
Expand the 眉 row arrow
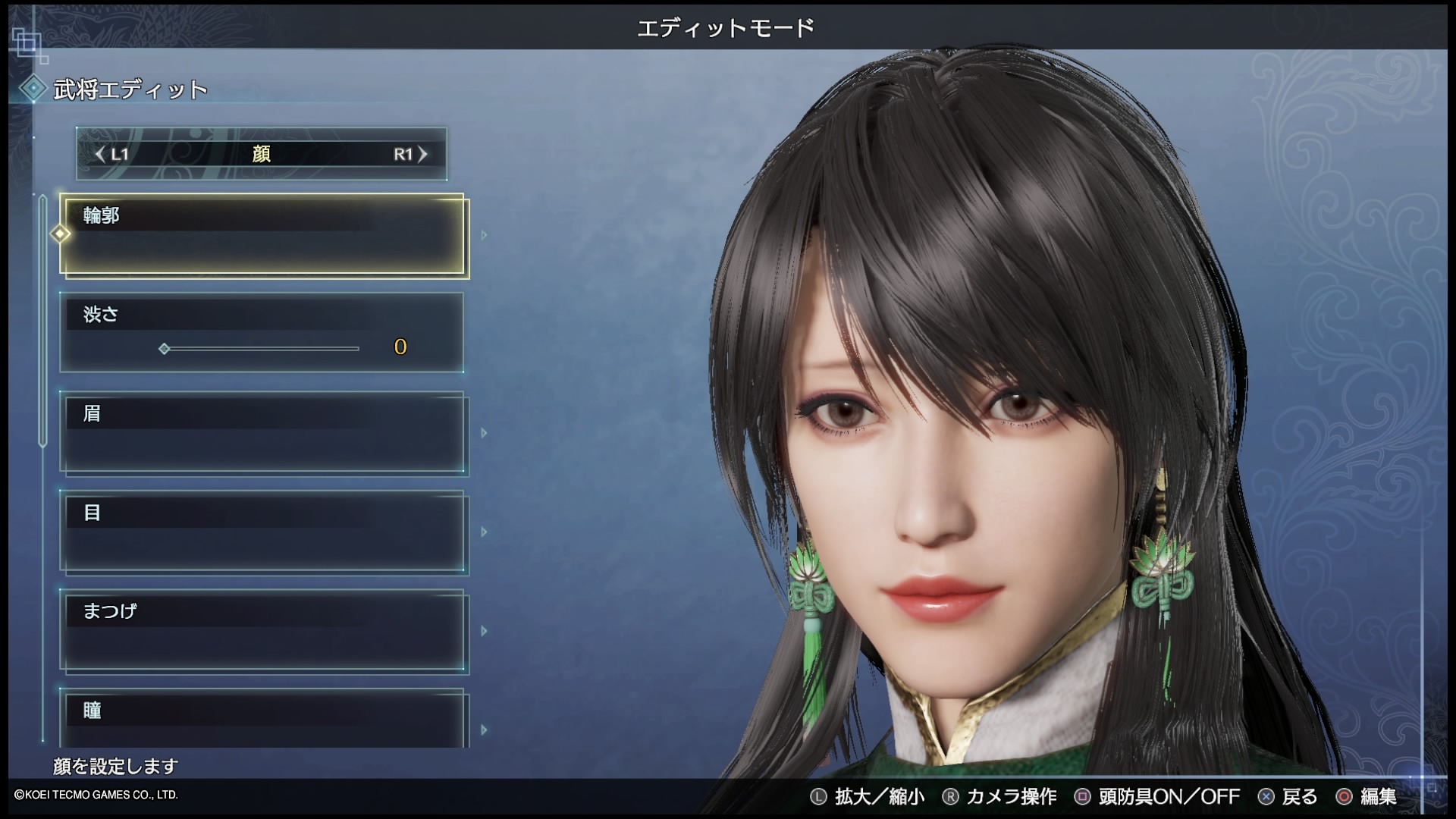[x=484, y=433]
